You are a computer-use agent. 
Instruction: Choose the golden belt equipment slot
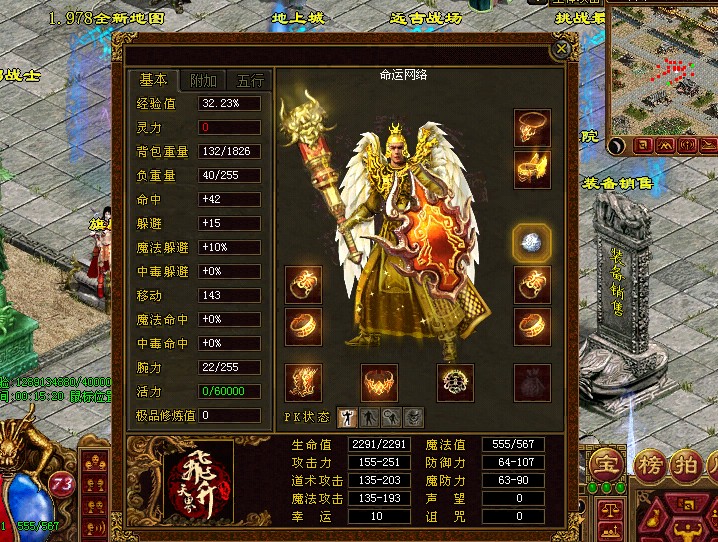(x=379, y=382)
